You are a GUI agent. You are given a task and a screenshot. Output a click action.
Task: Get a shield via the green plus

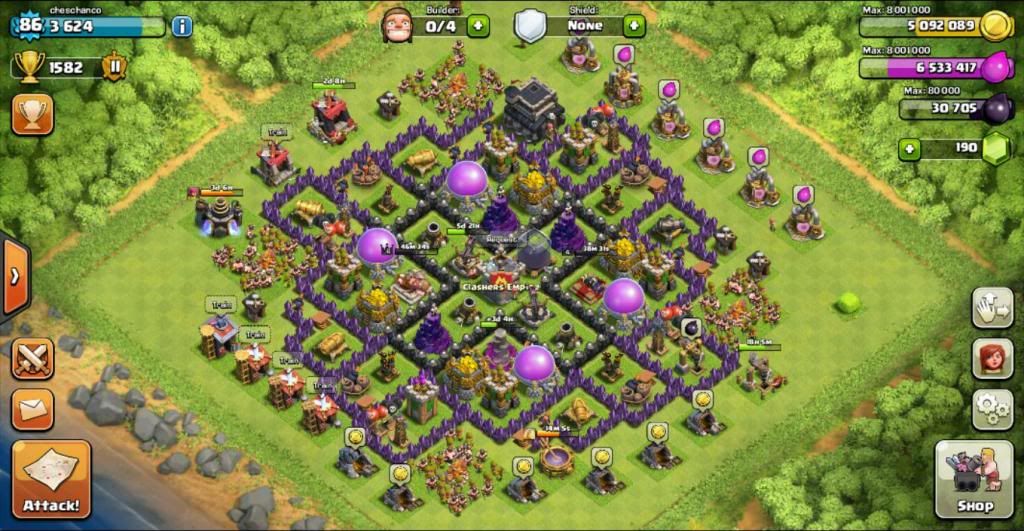[633, 26]
